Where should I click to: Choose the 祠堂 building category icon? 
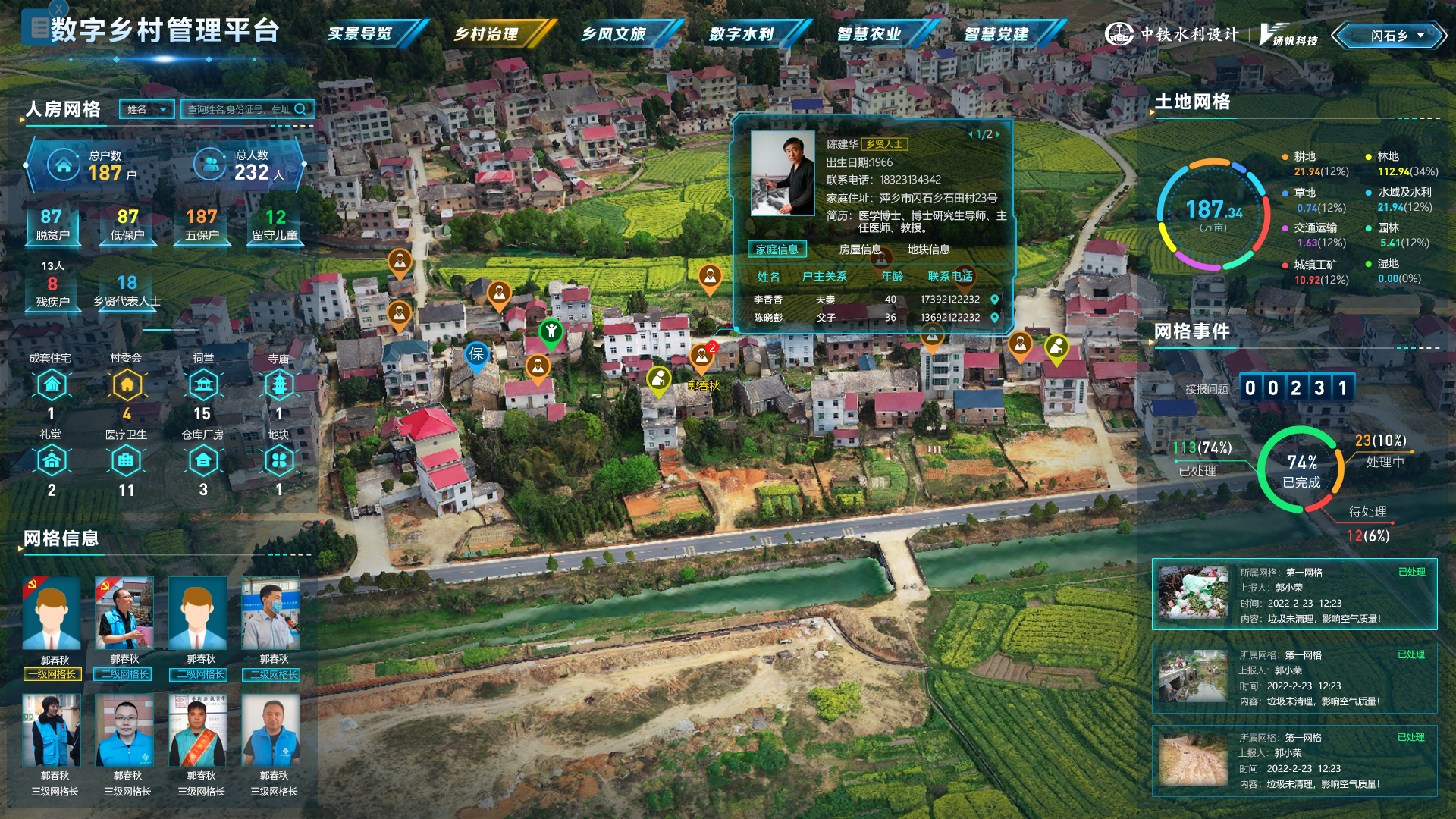pyautogui.click(x=203, y=385)
